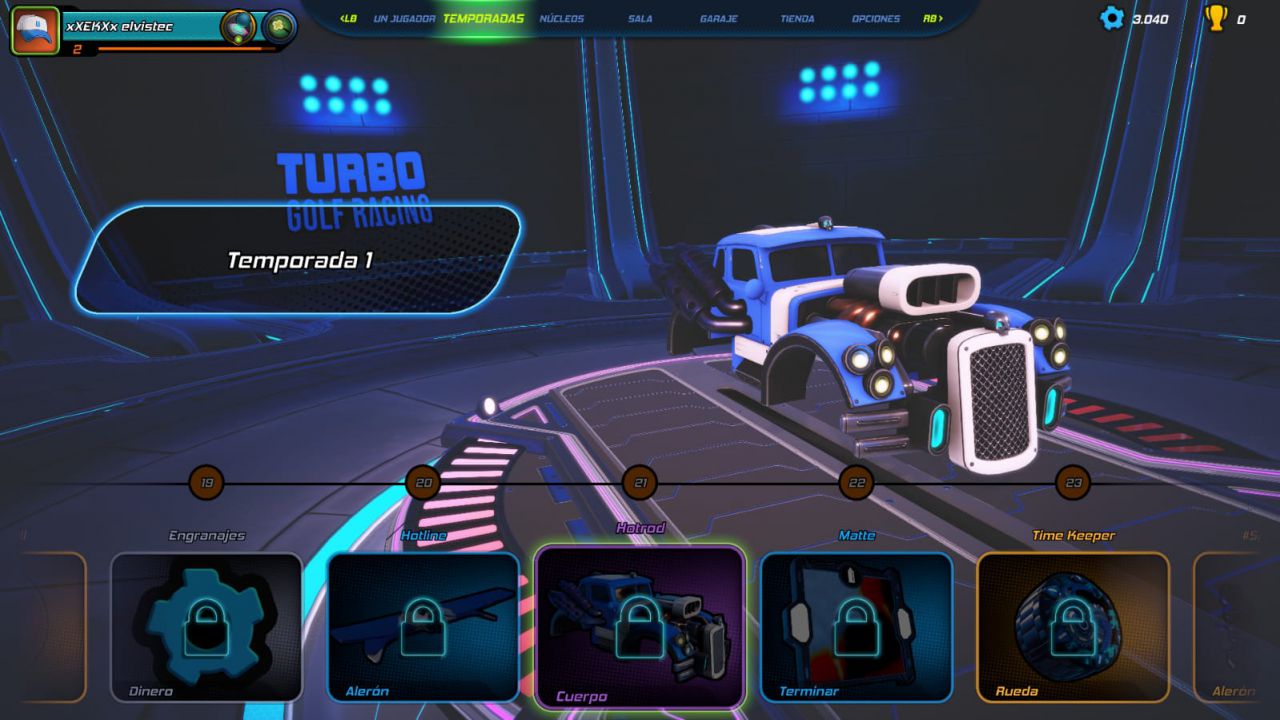Click the trophy counter icon

(x=1217, y=17)
